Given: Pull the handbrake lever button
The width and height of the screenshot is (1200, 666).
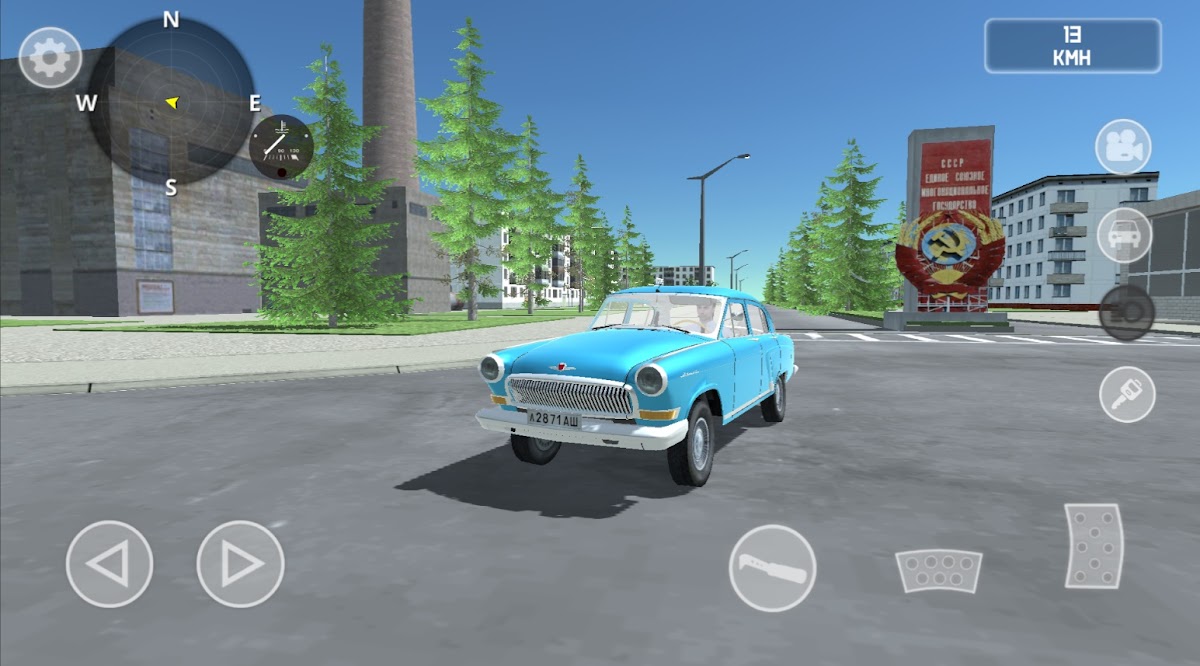Looking at the screenshot, I should 772,568.
